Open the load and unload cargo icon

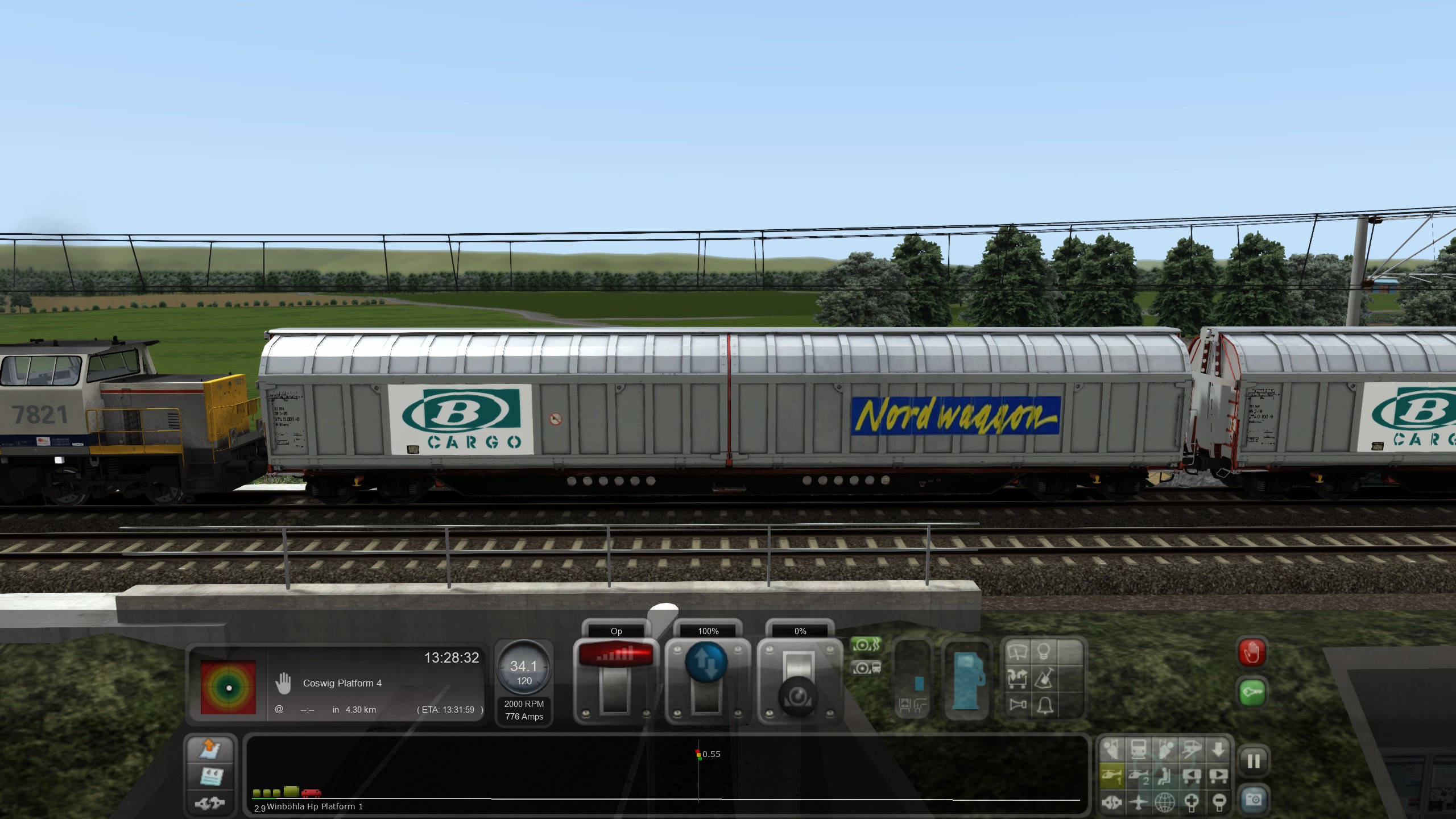[x=1017, y=679]
